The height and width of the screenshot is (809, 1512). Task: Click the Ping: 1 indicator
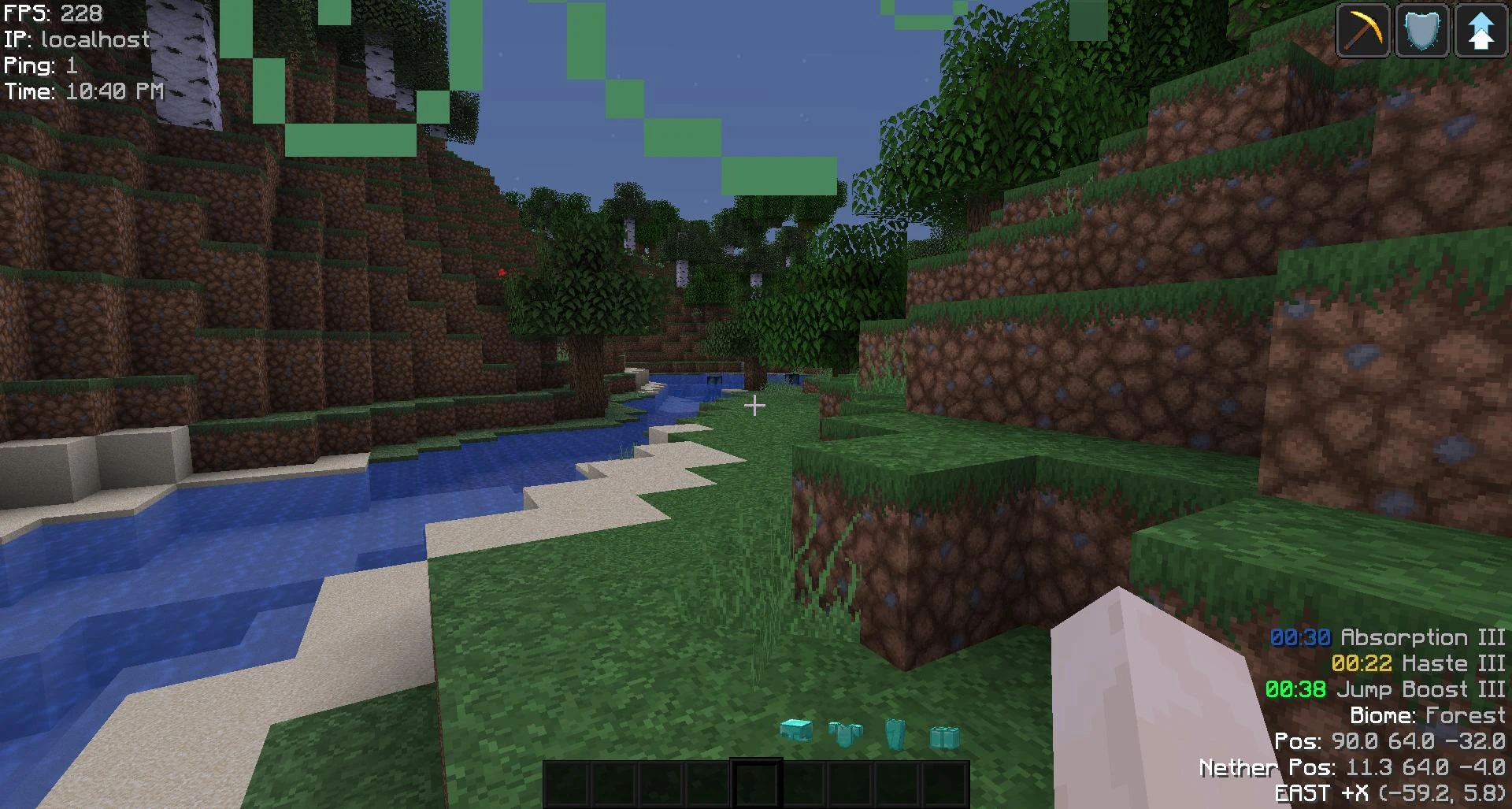(41, 65)
